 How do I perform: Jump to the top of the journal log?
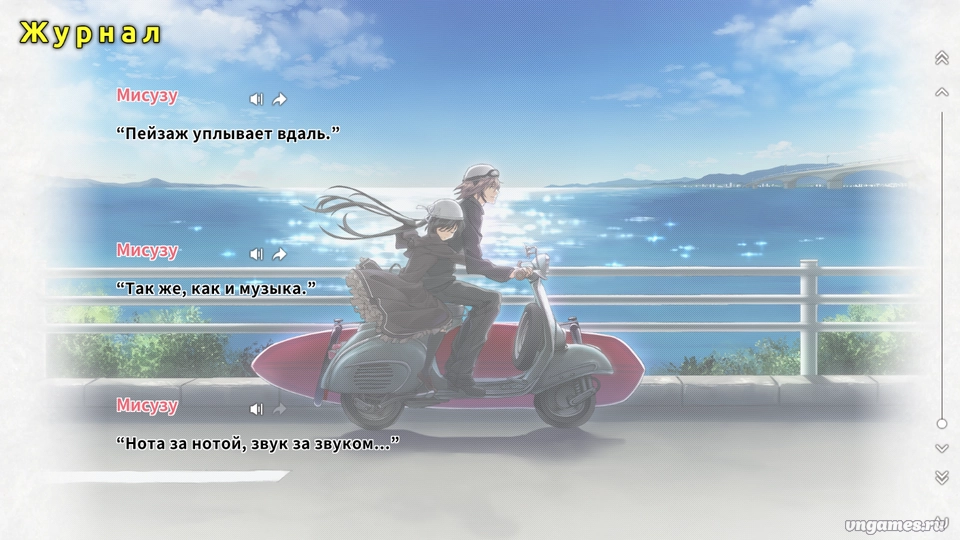coord(941,59)
